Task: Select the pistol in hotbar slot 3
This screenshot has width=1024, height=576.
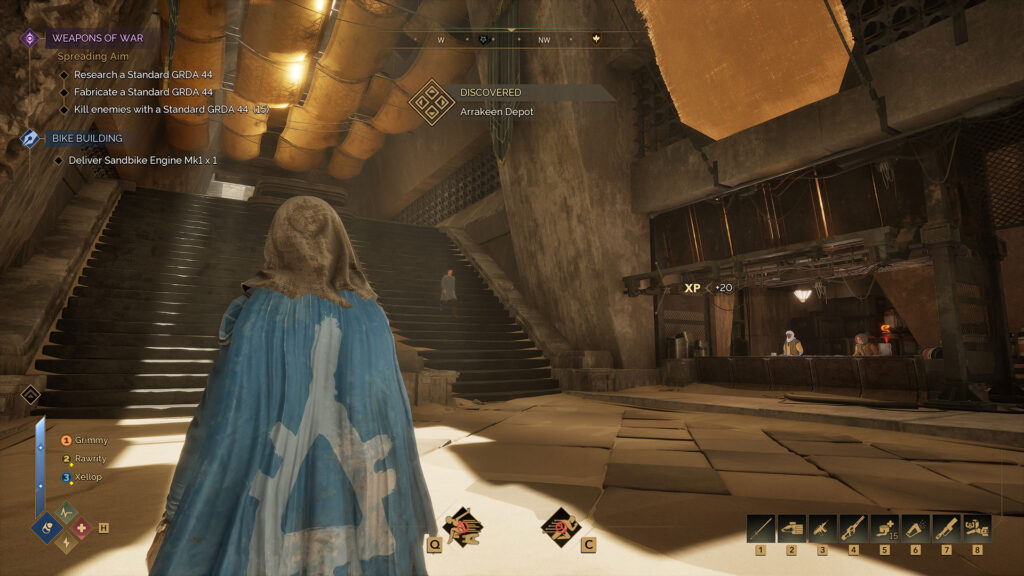Action: pos(822,528)
